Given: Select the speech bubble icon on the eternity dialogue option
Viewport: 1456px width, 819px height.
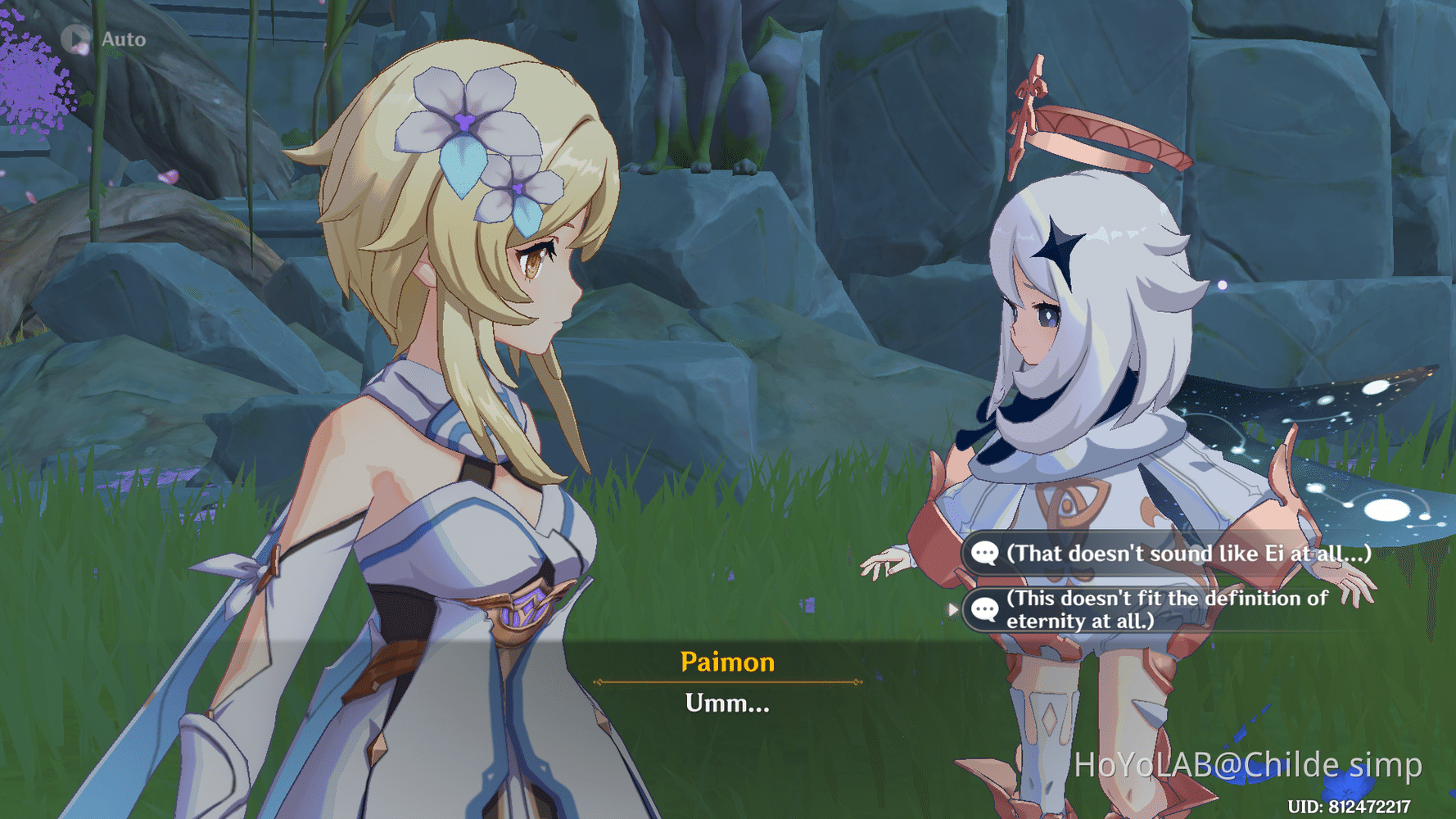Looking at the screenshot, I should click(986, 609).
